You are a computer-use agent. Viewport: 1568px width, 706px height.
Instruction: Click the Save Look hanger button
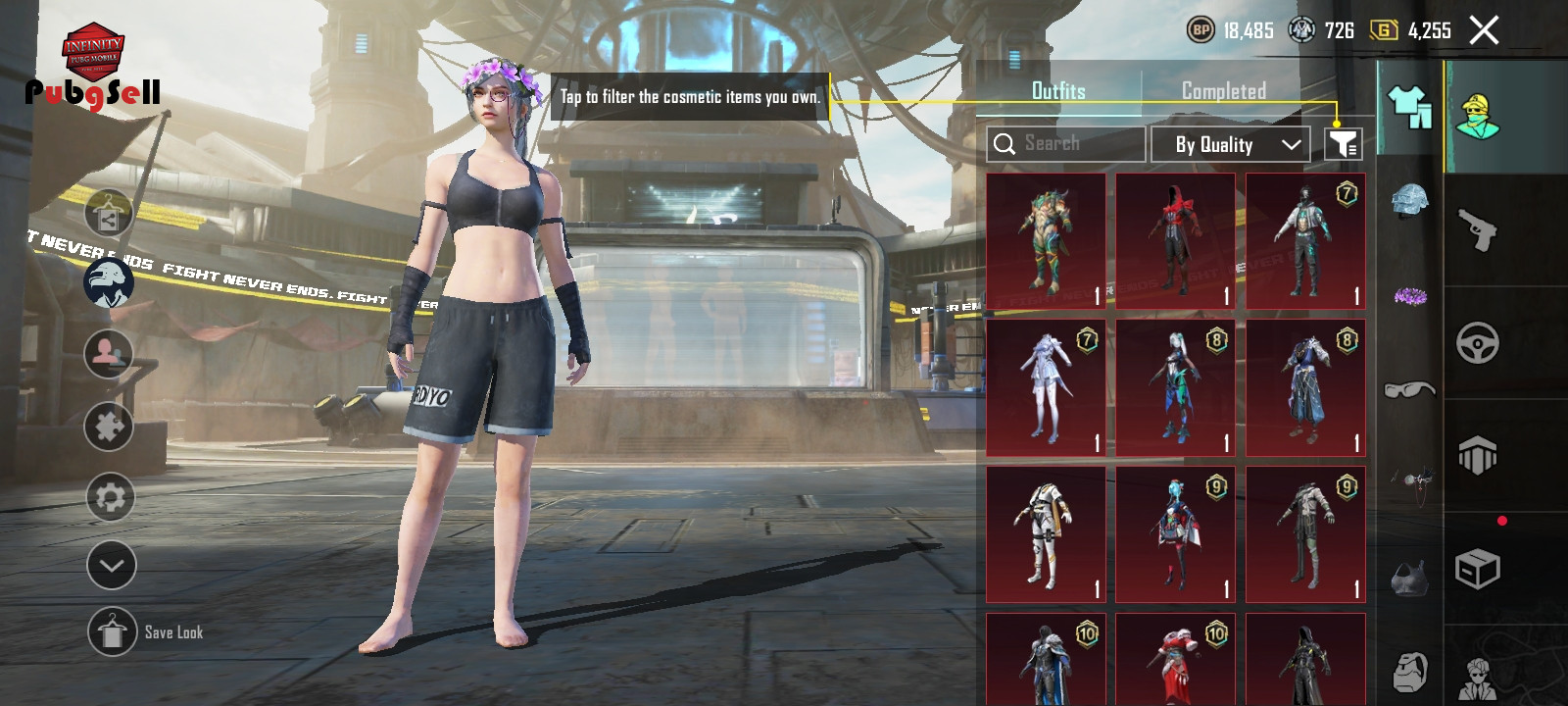112,632
